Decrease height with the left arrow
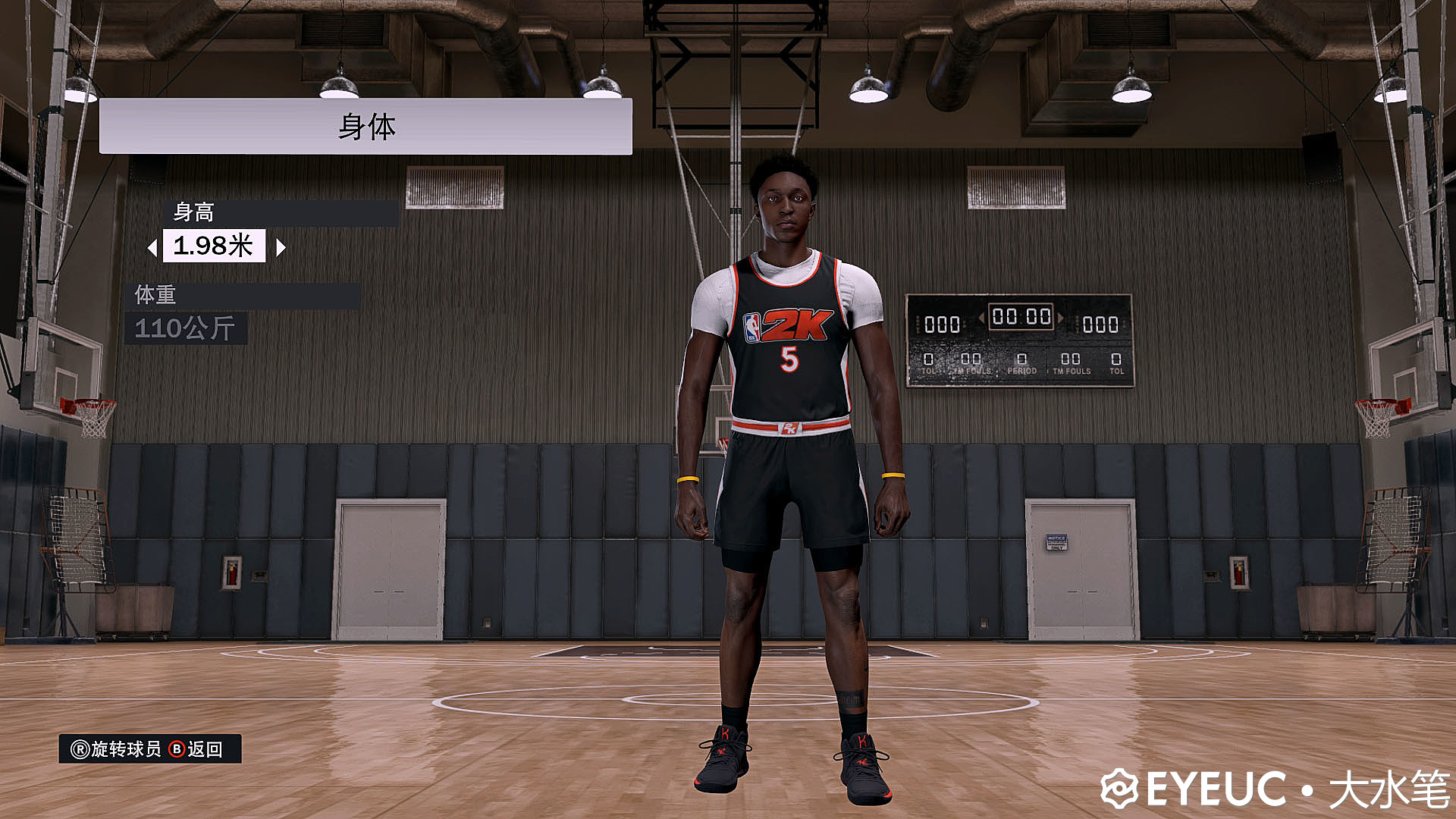1456x819 pixels. 152,247
